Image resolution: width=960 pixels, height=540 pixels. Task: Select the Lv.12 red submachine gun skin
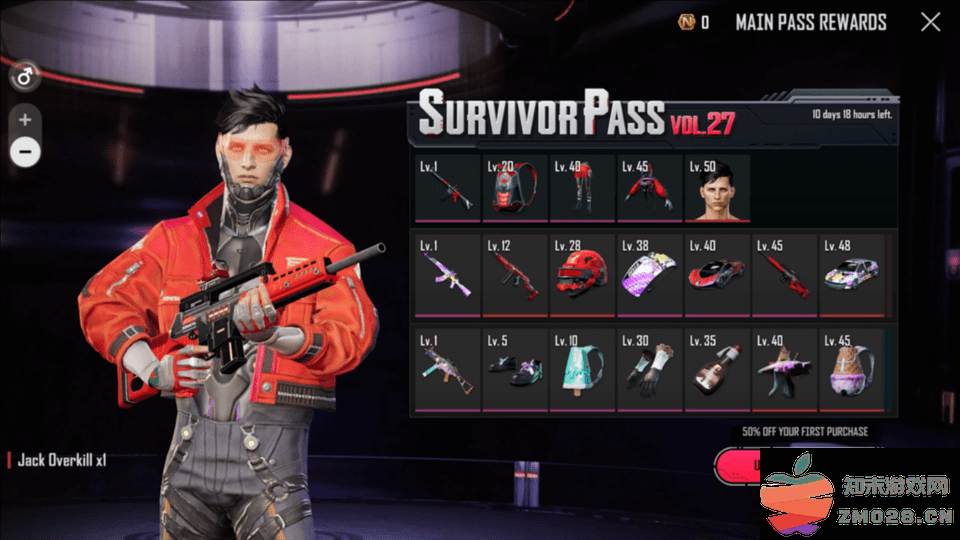tap(514, 274)
